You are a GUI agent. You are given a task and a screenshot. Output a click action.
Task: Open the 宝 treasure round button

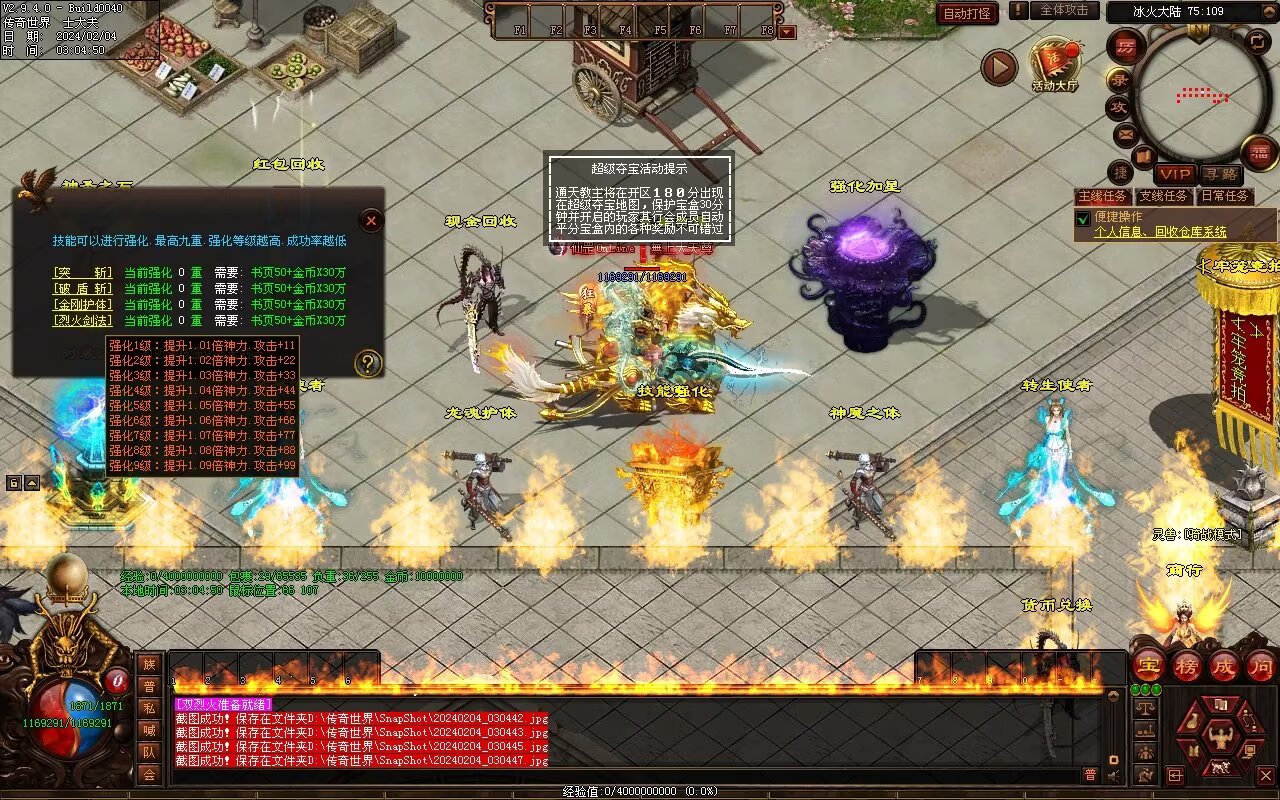click(x=1148, y=665)
